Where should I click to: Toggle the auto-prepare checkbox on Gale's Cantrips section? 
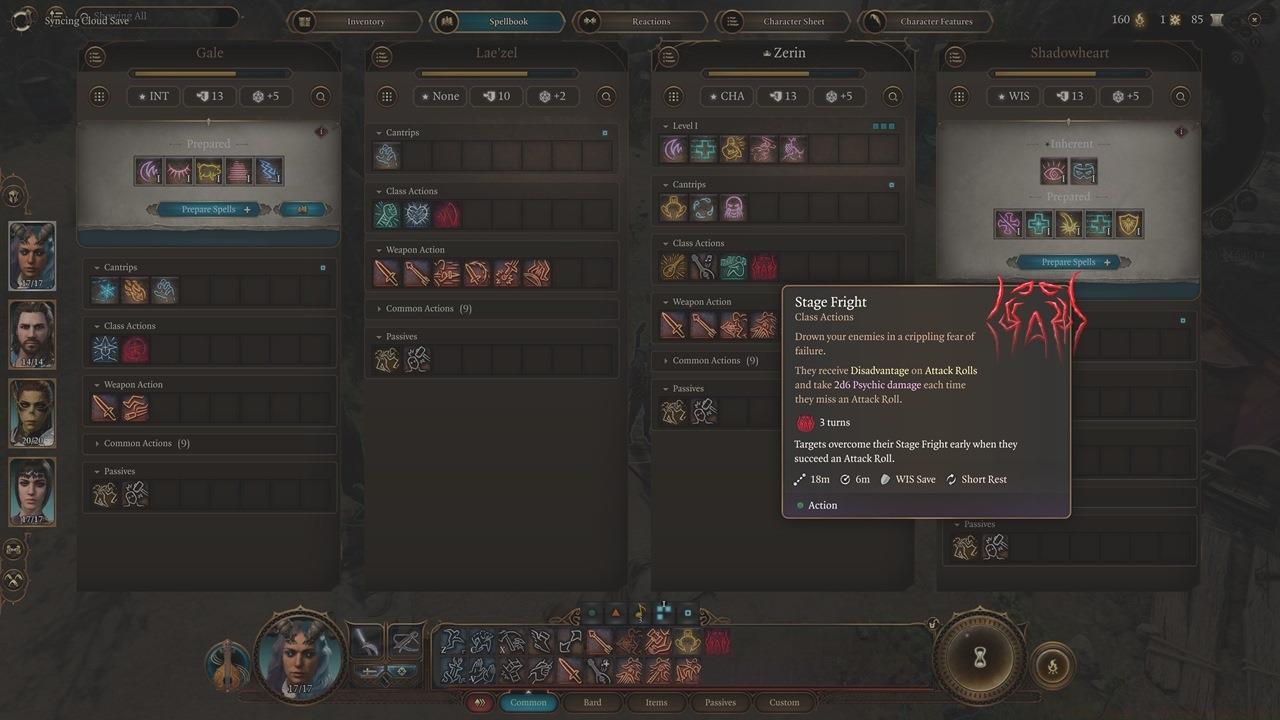point(322,266)
